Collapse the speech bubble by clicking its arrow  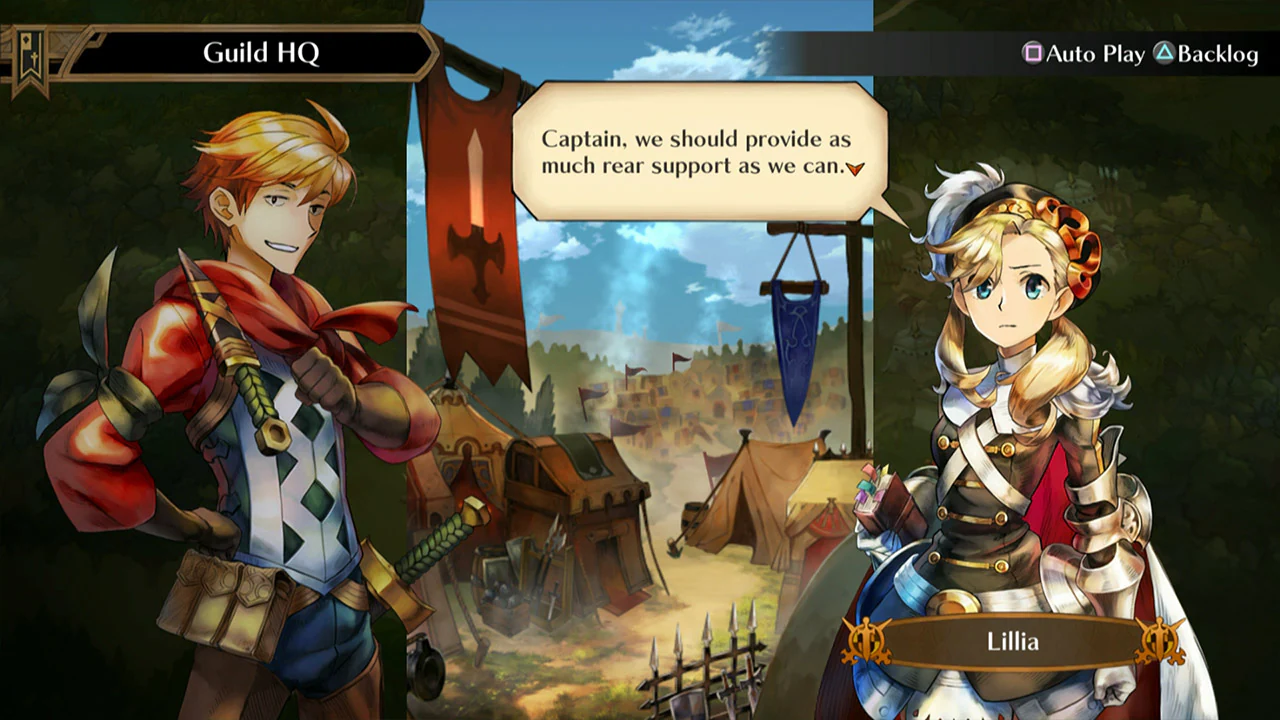click(x=855, y=170)
